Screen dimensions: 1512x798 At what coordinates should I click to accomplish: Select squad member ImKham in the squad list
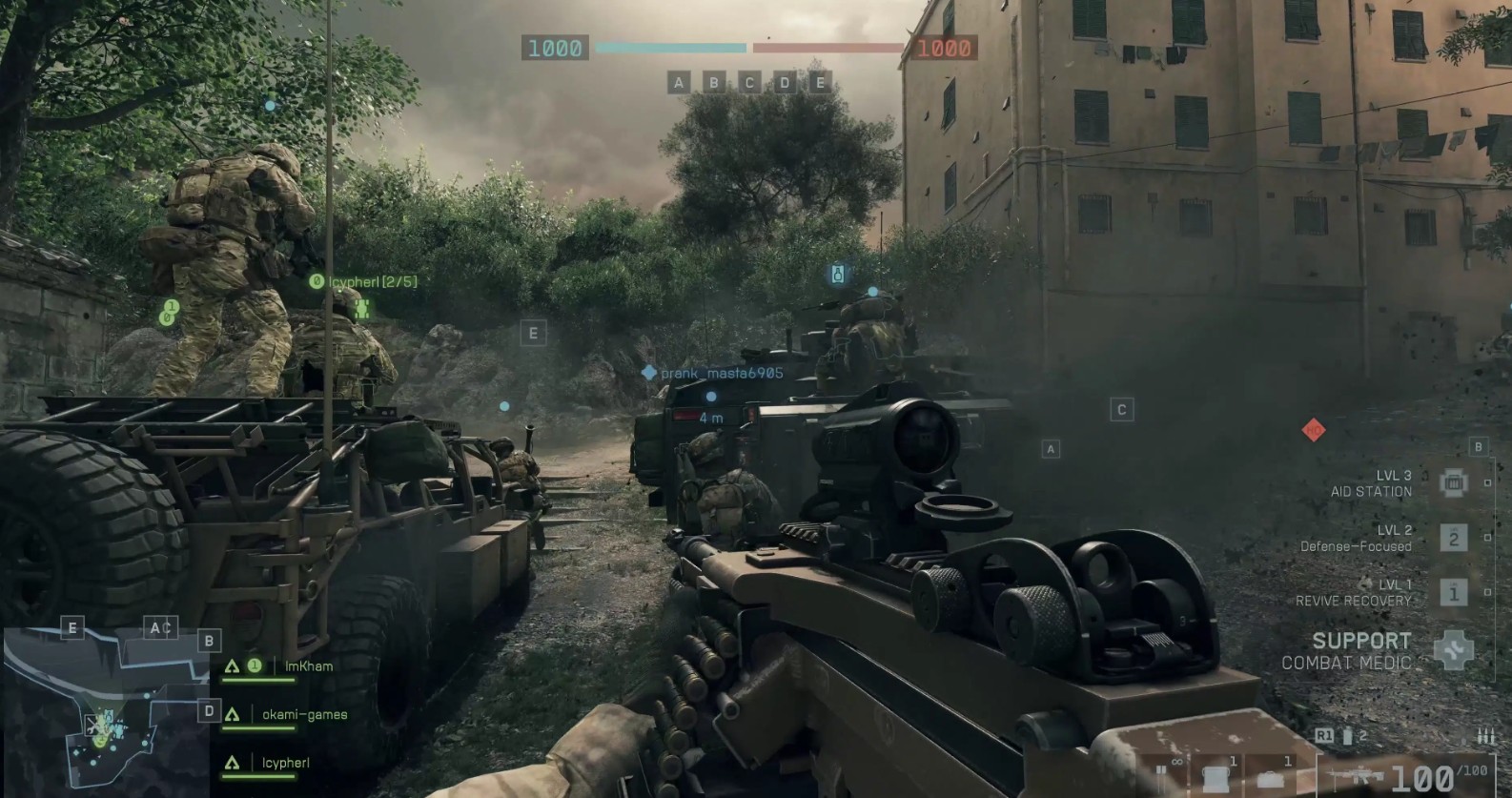(x=308, y=666)
